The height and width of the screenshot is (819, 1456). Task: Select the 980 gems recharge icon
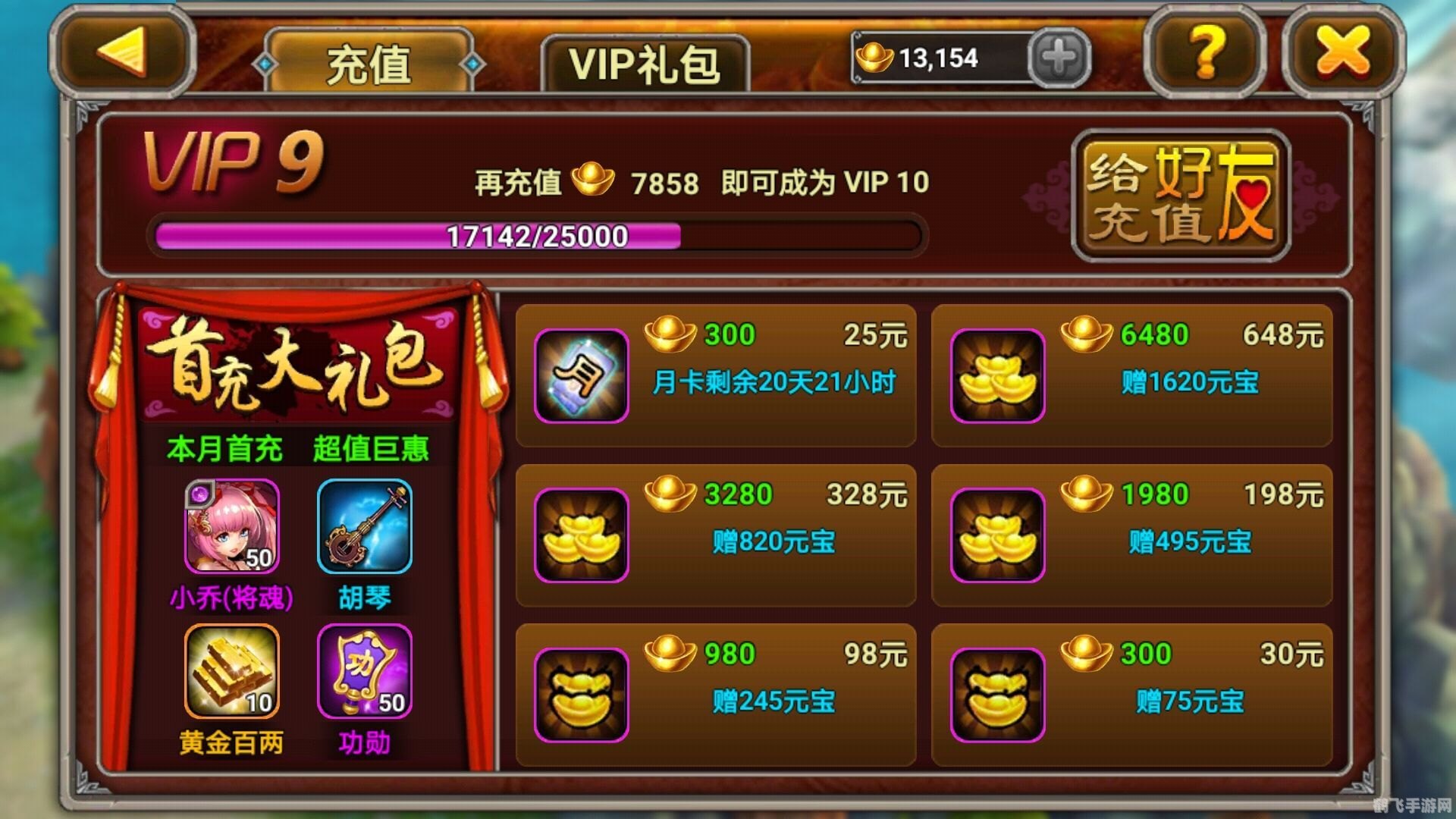click(x=580, y=692)
